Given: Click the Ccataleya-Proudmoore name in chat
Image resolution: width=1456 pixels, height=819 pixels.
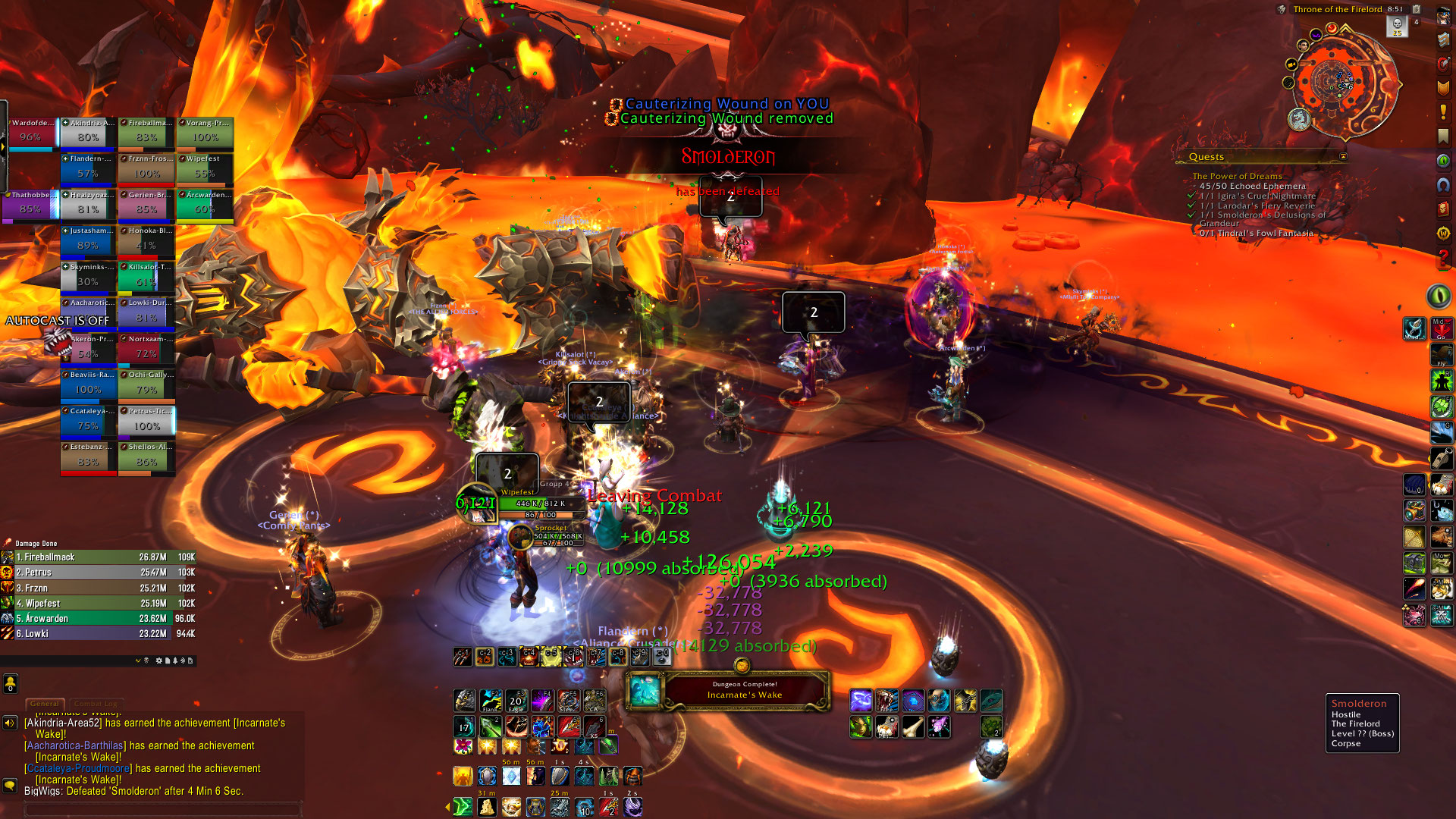Looking at the screenshot, I should coord(78,768).
